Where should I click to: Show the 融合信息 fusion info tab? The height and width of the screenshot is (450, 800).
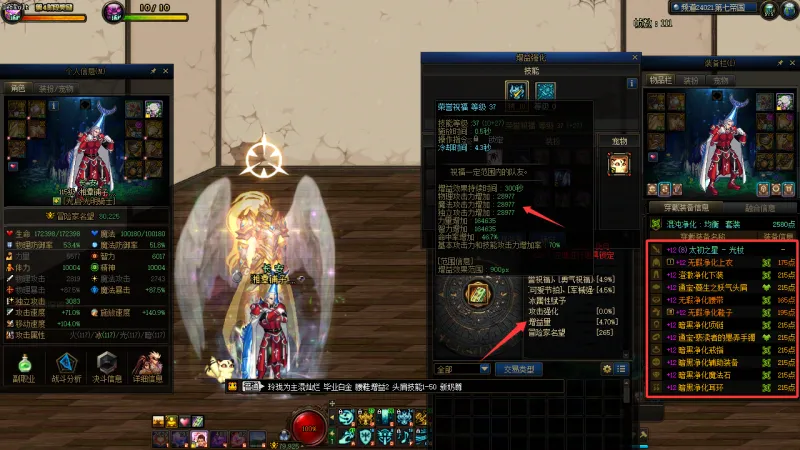tap(760, 208)
